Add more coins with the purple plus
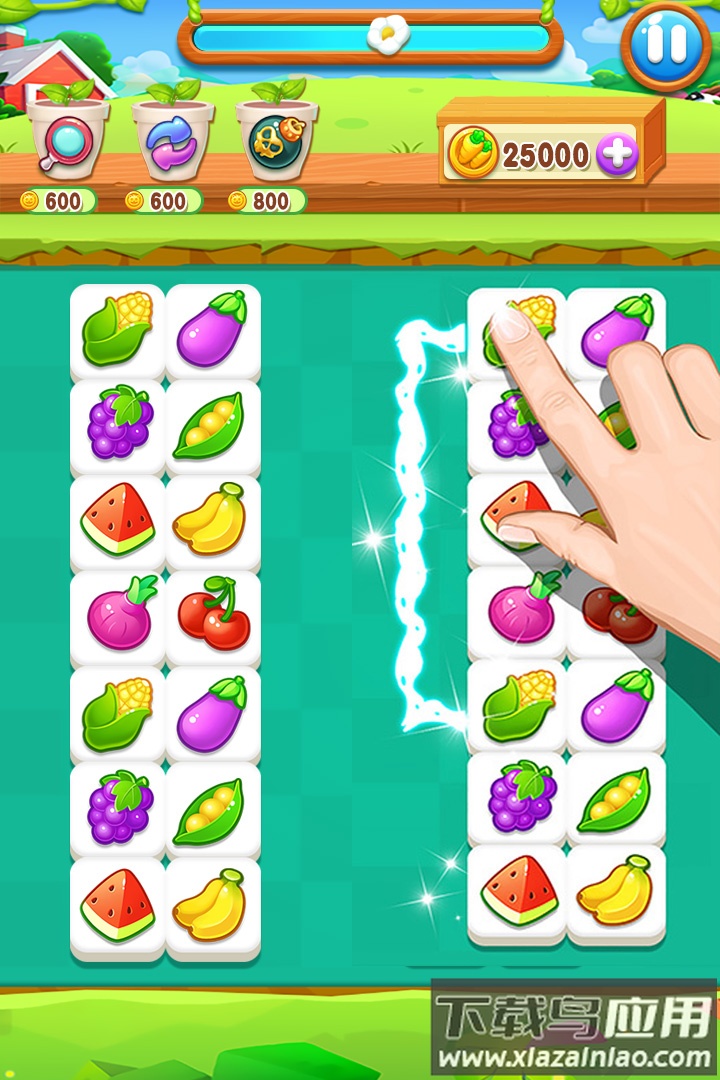This screenshot has width=720, height=1080. click(x=616, y=155)
